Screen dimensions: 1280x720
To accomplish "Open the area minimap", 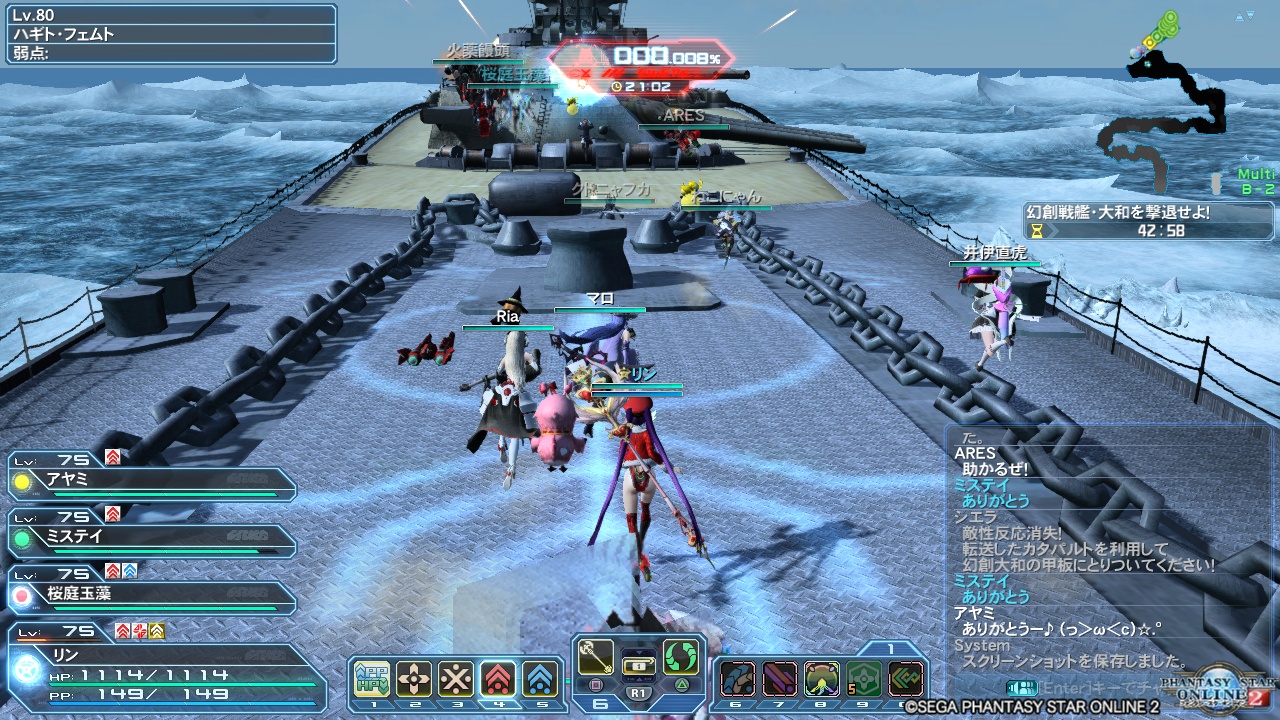I will [x=1170, y=100].
